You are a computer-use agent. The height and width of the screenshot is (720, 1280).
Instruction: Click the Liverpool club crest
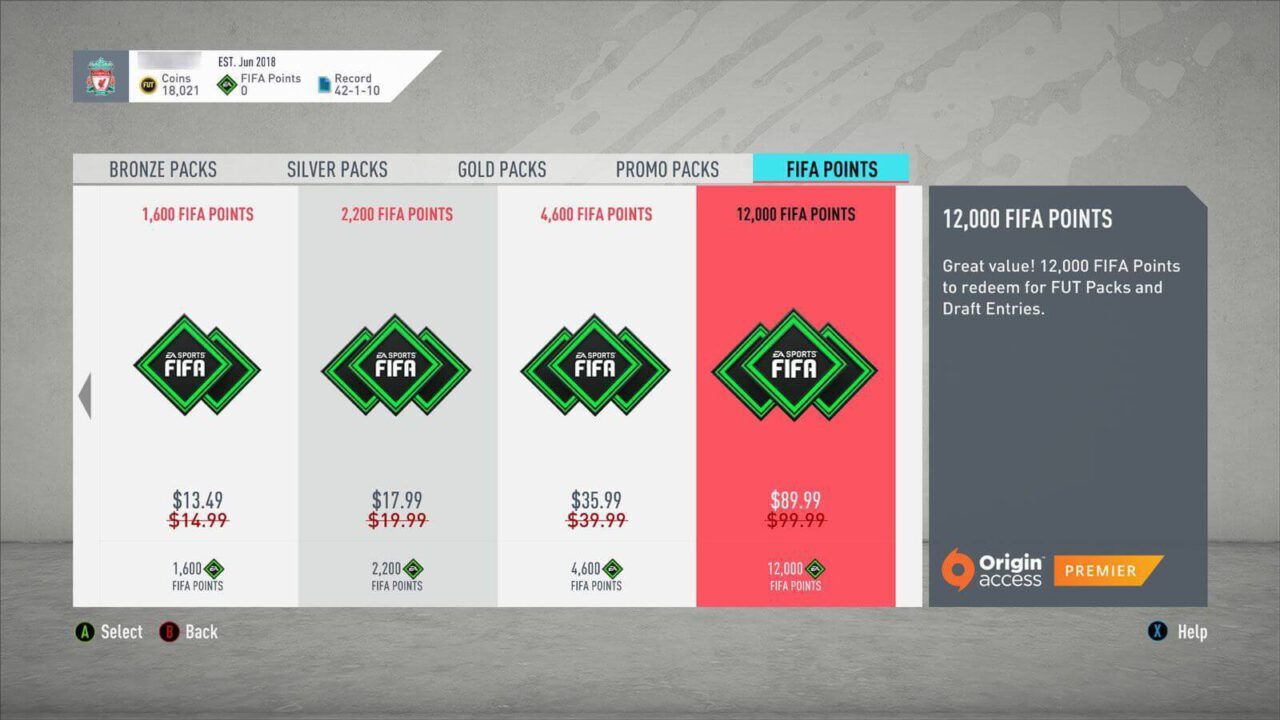pos(100,77)
